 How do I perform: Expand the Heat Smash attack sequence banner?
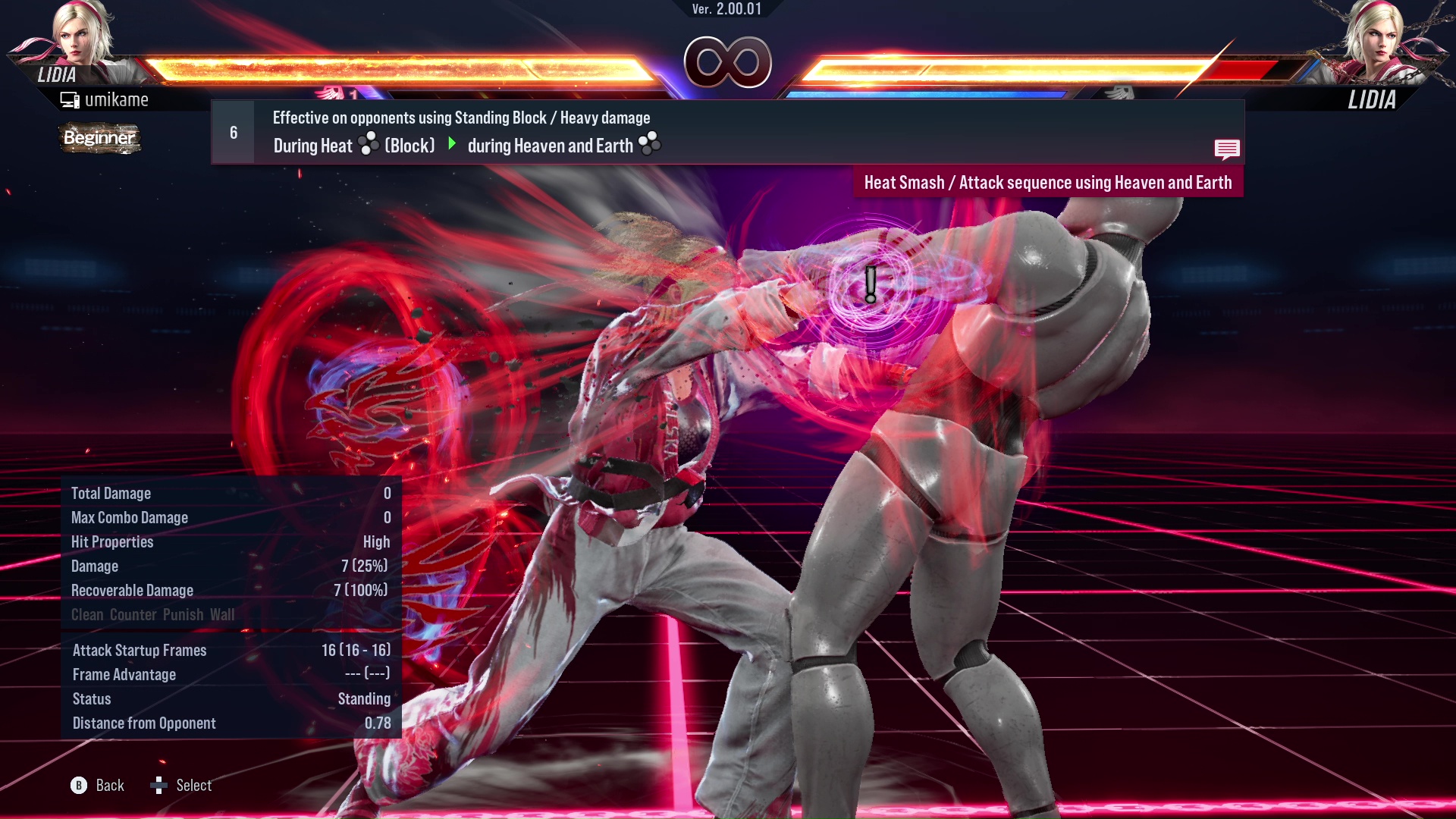[1048, 182]
